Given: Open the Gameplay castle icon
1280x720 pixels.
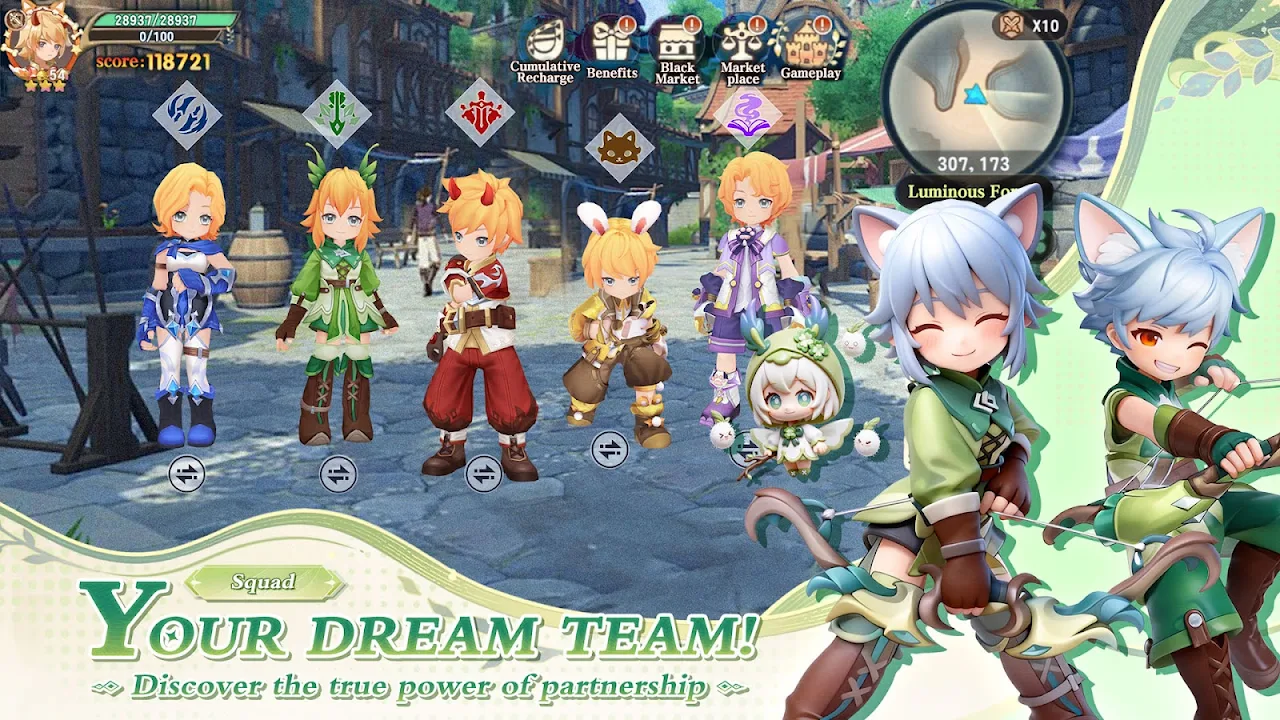Looking at the screenshot, I should (x=810, y=45).
